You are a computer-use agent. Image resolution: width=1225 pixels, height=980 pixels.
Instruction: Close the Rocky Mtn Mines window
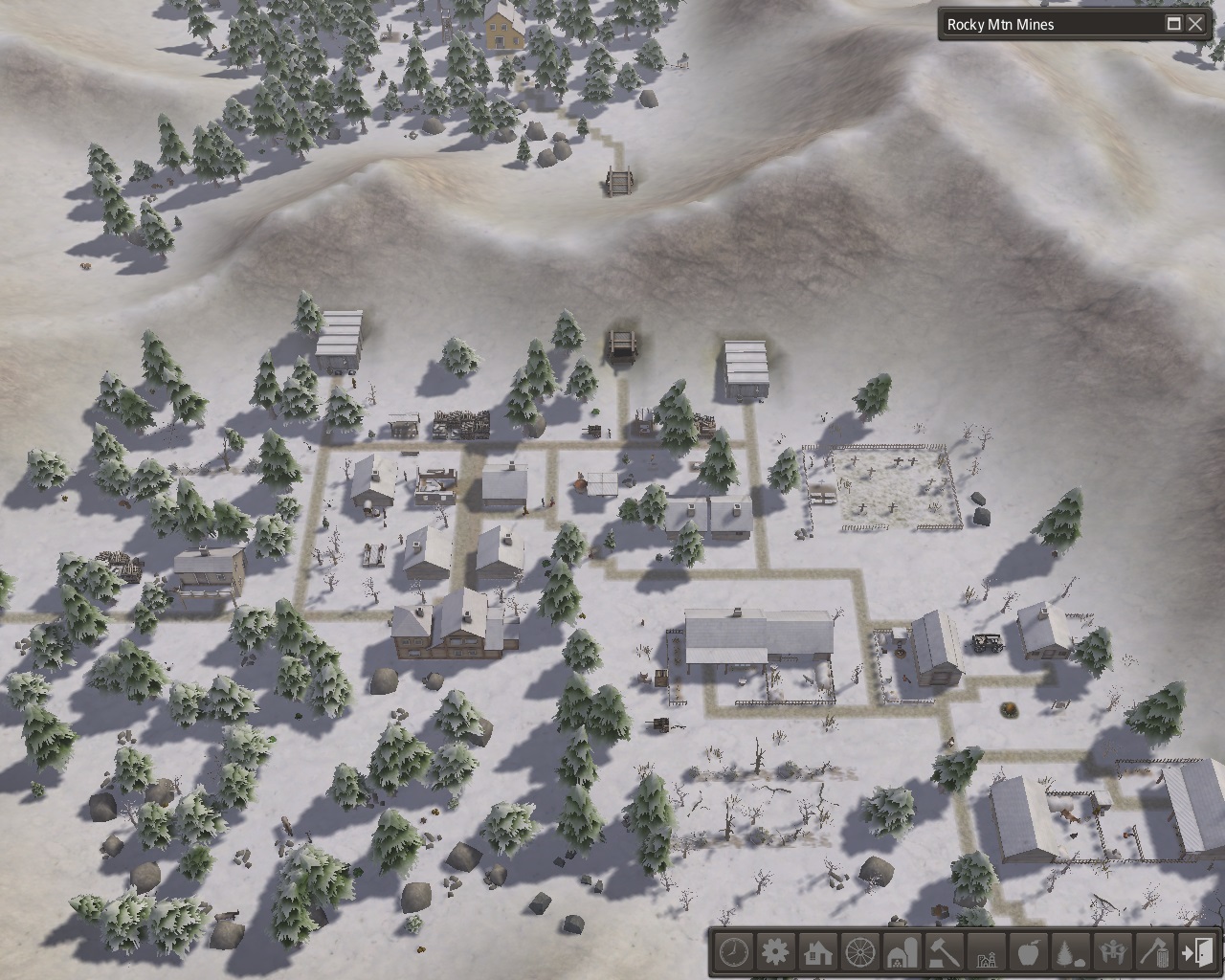[1195, 25]
